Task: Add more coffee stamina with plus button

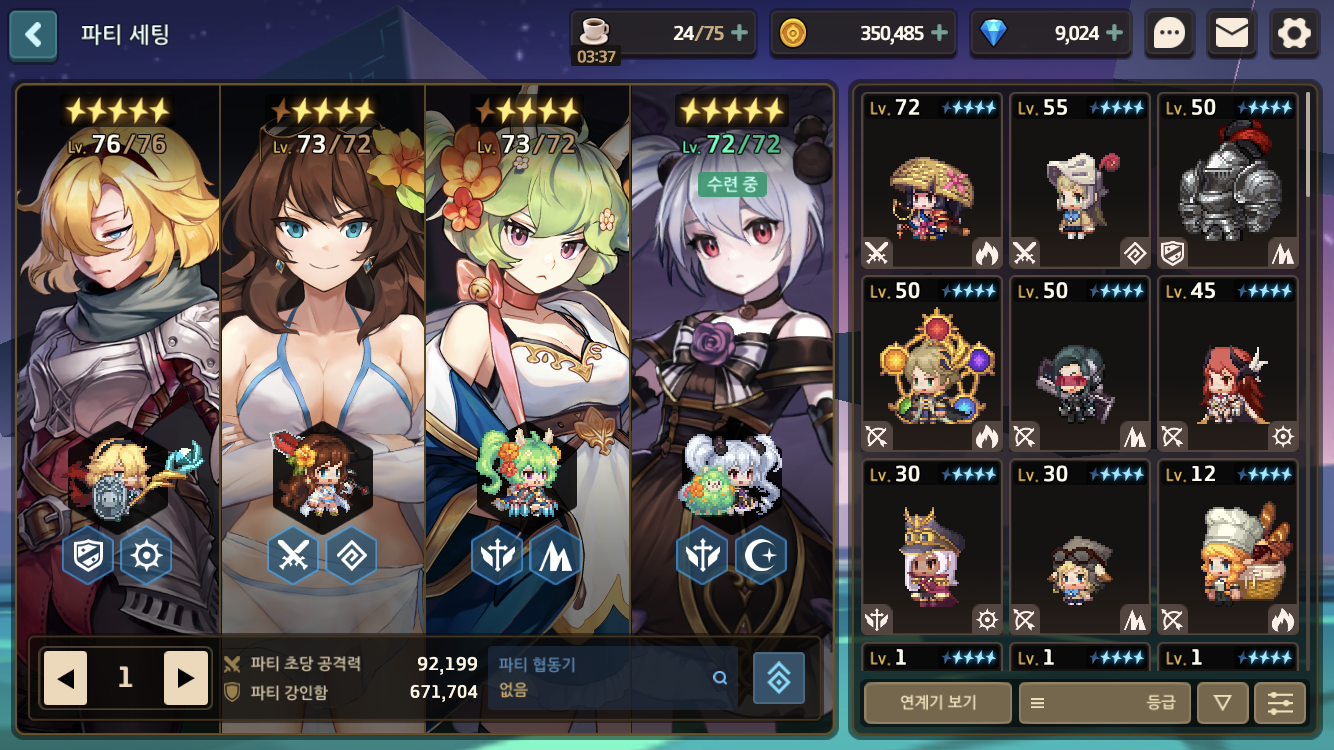Action: coord(740,33)
